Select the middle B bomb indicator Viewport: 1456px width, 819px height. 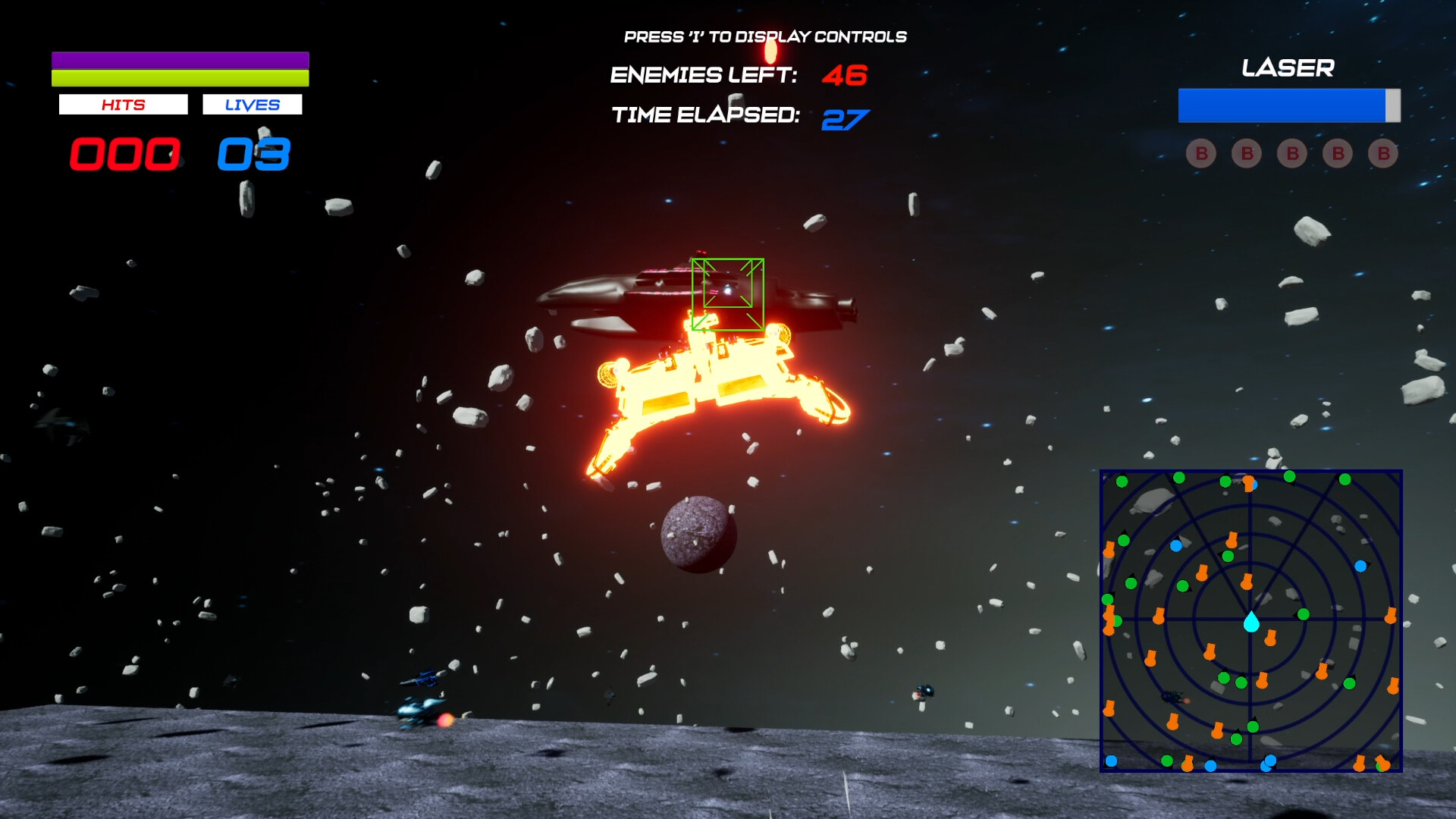(1291, 154)
